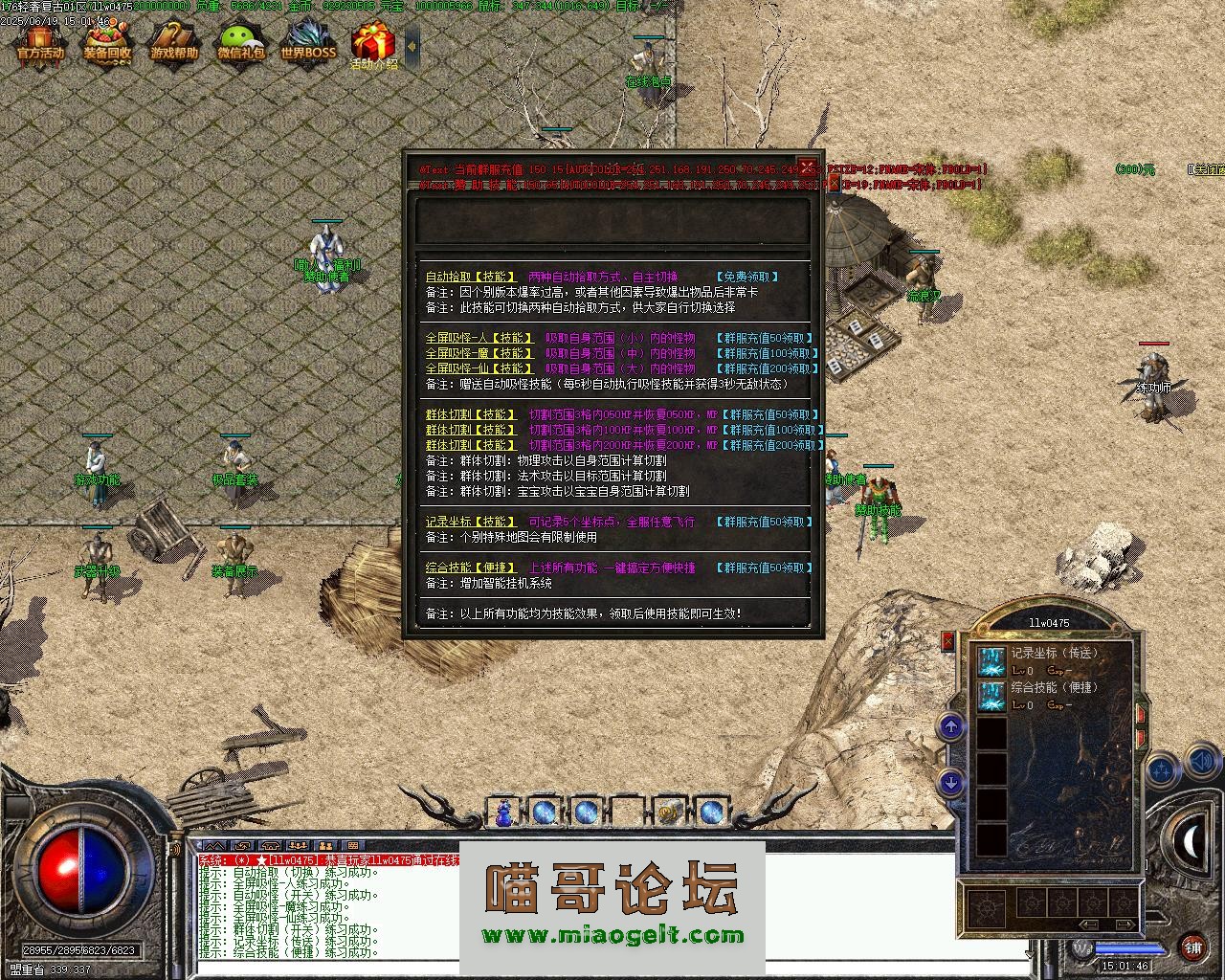Open the 官方活动 official events menu
The height and width of the screenshot is (980, 1225).
[x=40, y=44]
